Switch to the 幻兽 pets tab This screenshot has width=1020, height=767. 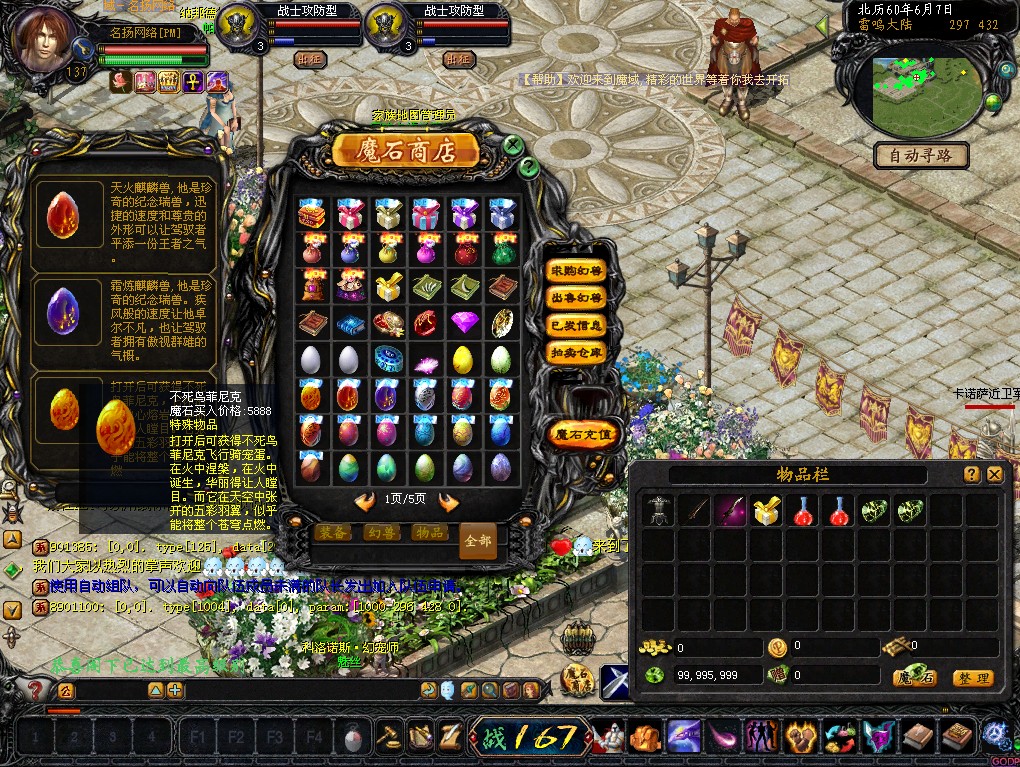(381, 533)
